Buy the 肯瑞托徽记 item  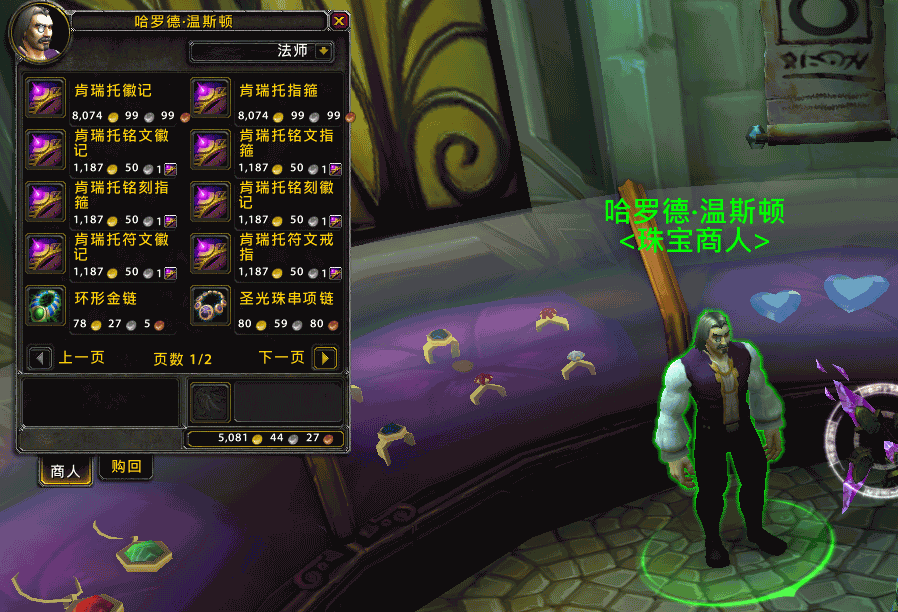[x=45, y=98]
